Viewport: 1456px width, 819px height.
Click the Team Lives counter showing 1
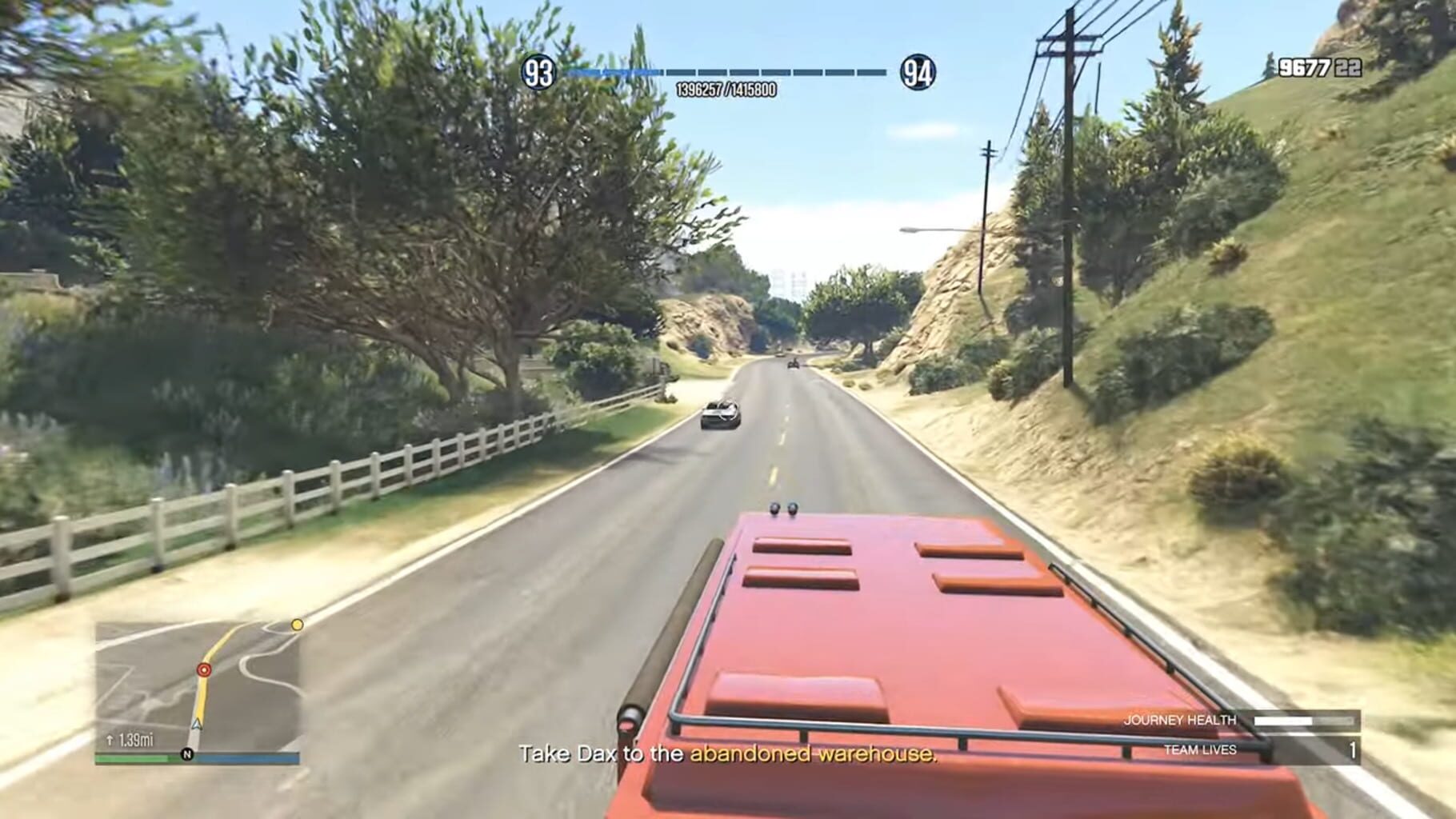1352,749
